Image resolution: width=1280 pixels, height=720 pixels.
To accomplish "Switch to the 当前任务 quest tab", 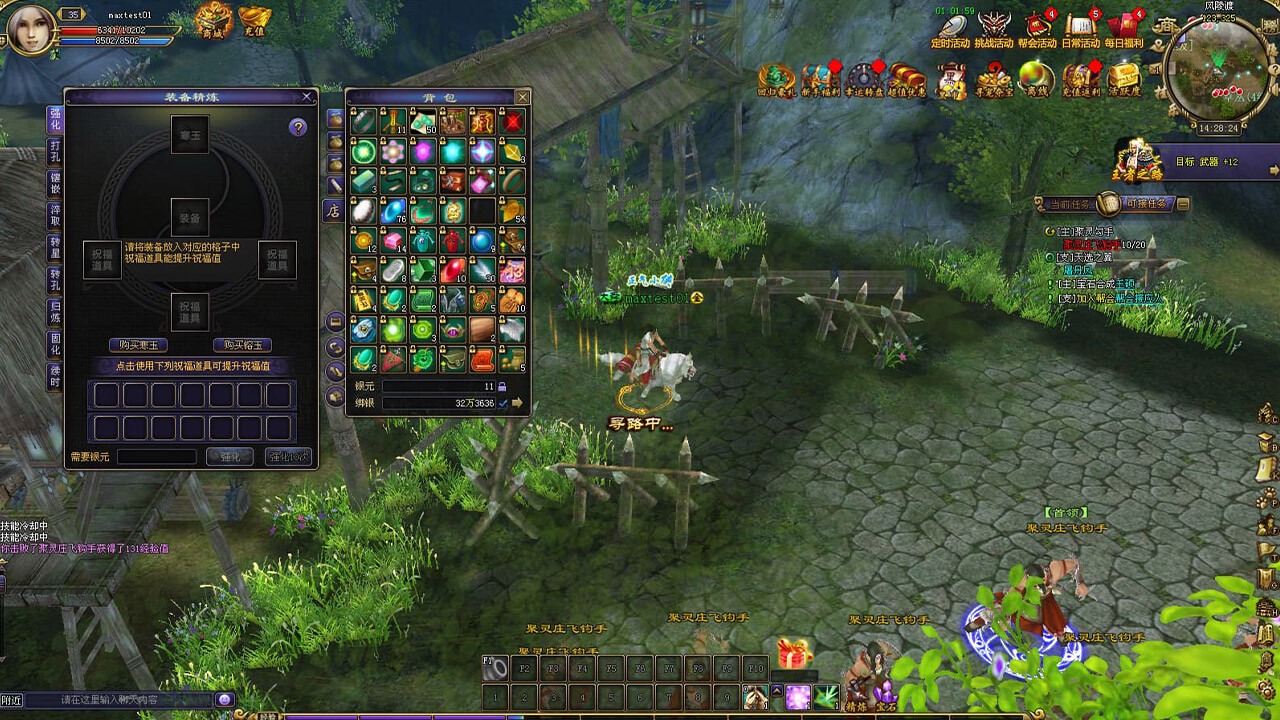I will [x=1070, y=203].
